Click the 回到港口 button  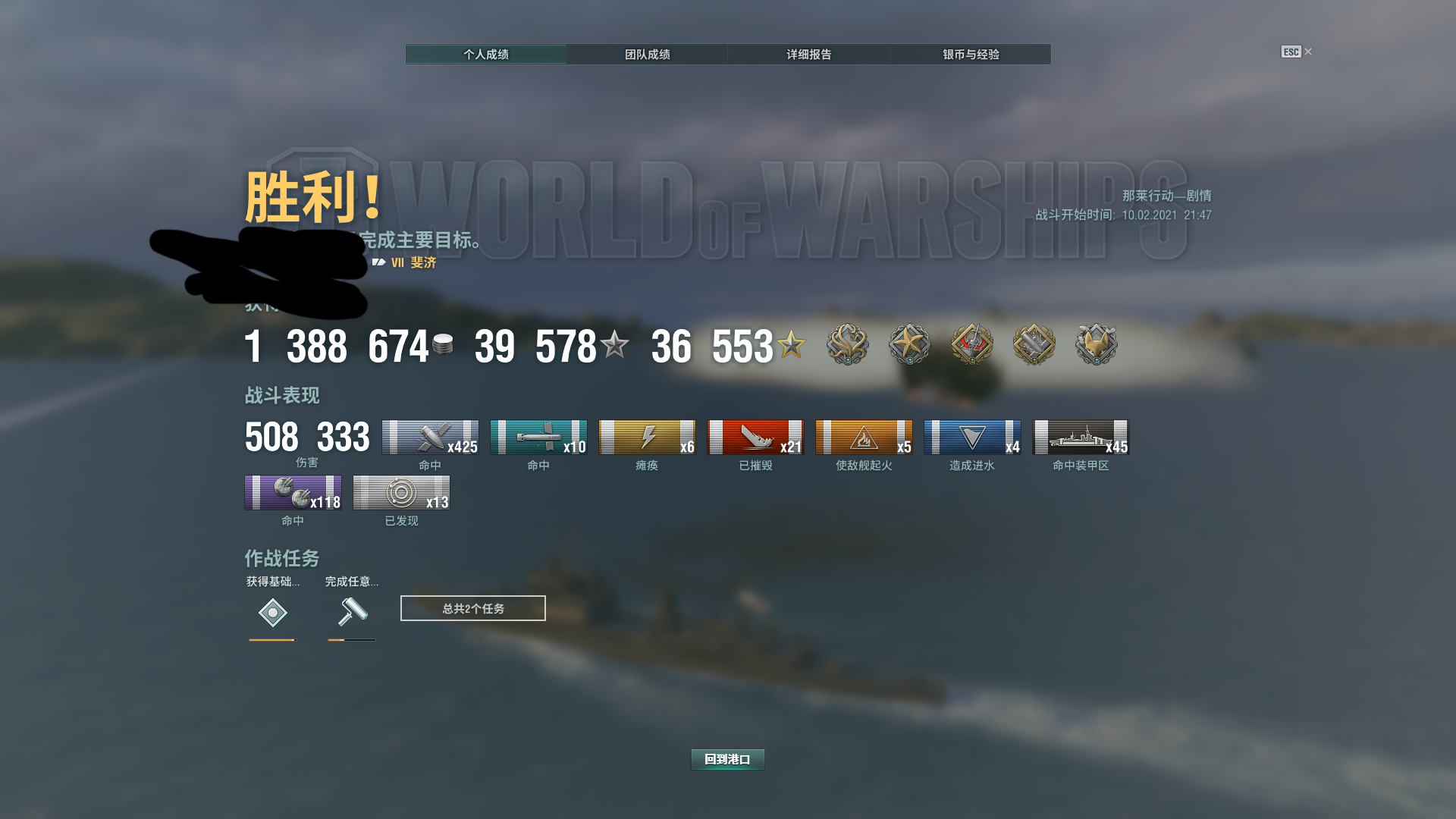point(727,759)
